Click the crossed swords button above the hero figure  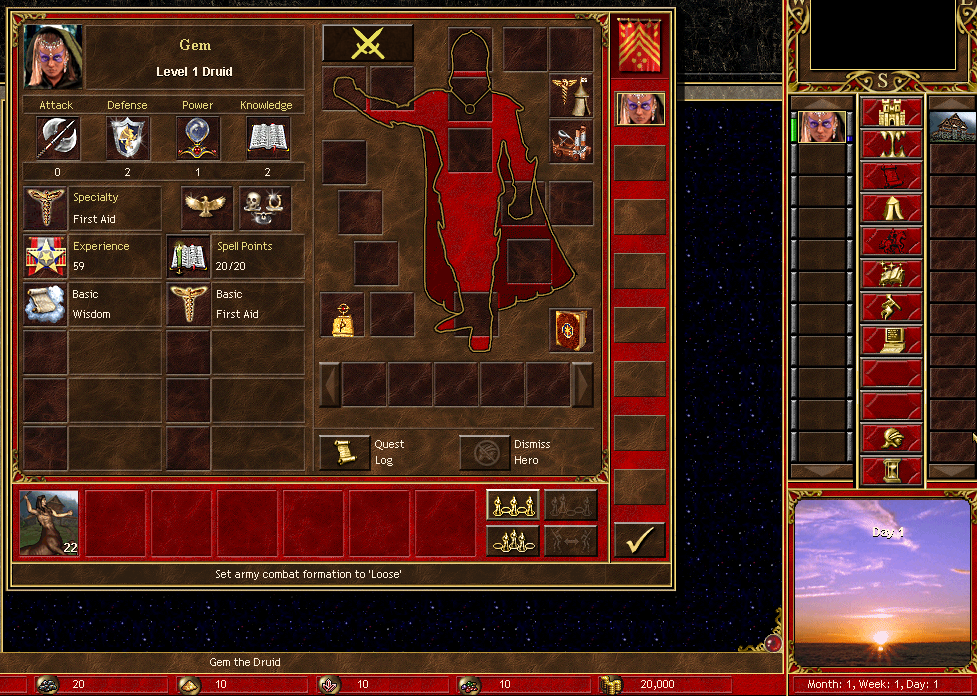(x=367, y=43)
